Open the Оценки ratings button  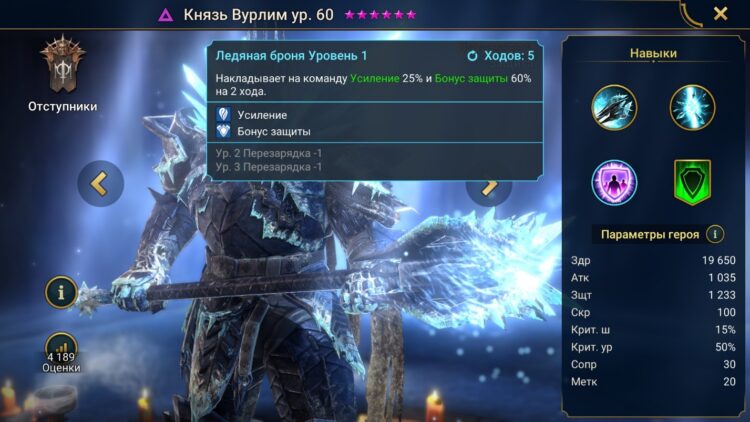[63, 350]
